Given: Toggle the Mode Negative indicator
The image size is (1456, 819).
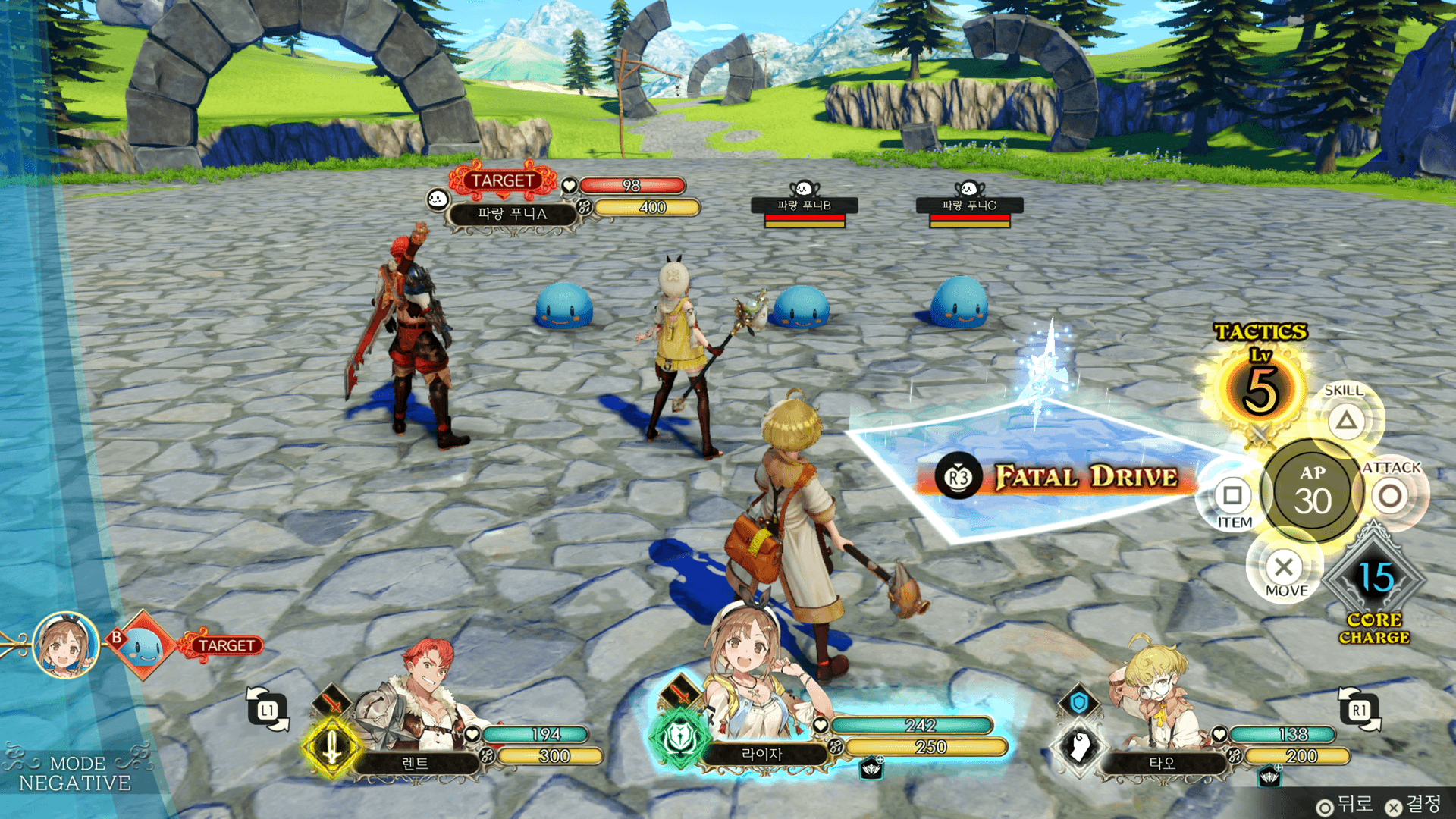Looking at the screenshot, I should coord(74,773).
